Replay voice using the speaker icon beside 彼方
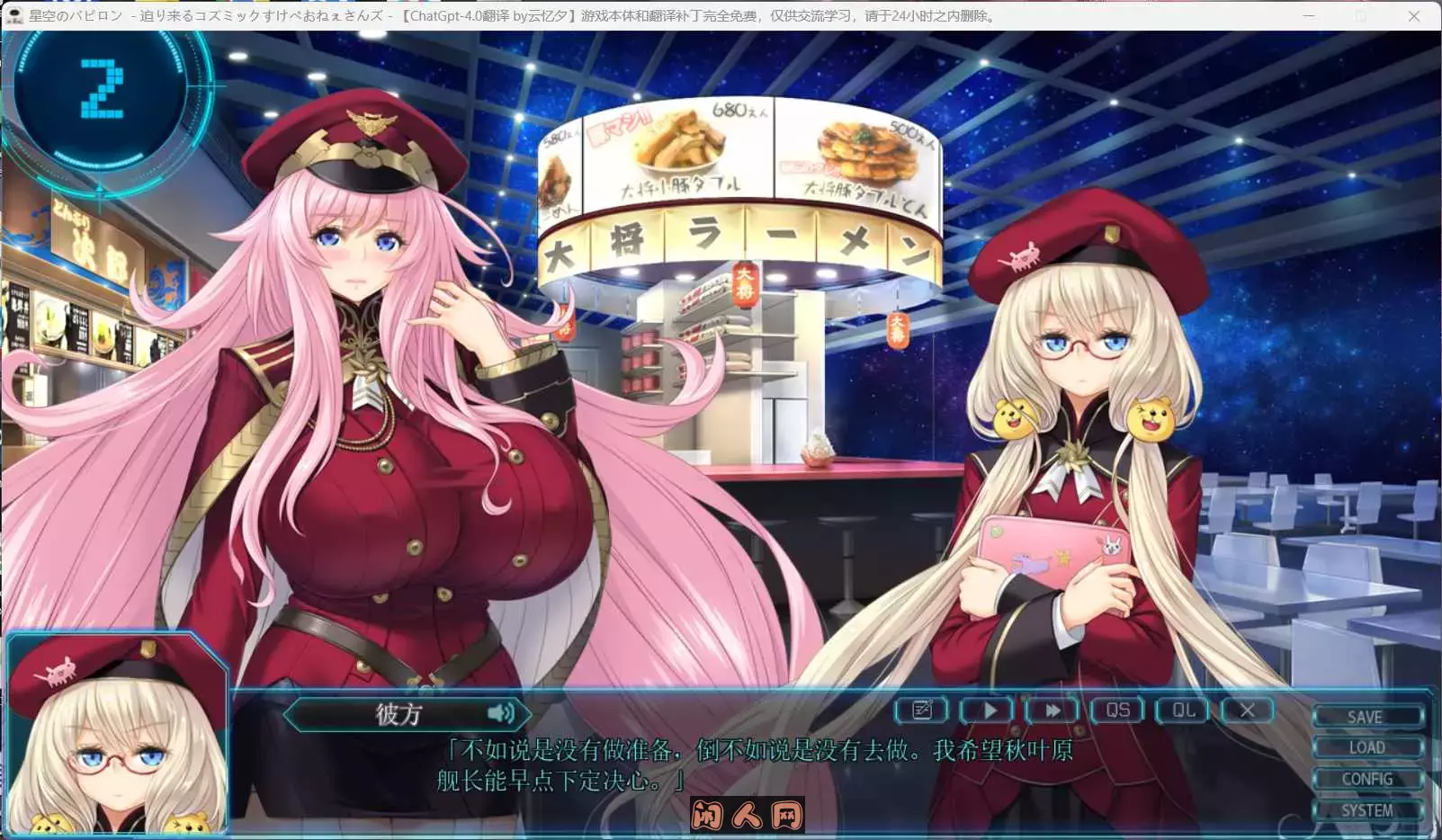Image resolution: width=1442 pixels, height=840 pixels. 502,714
